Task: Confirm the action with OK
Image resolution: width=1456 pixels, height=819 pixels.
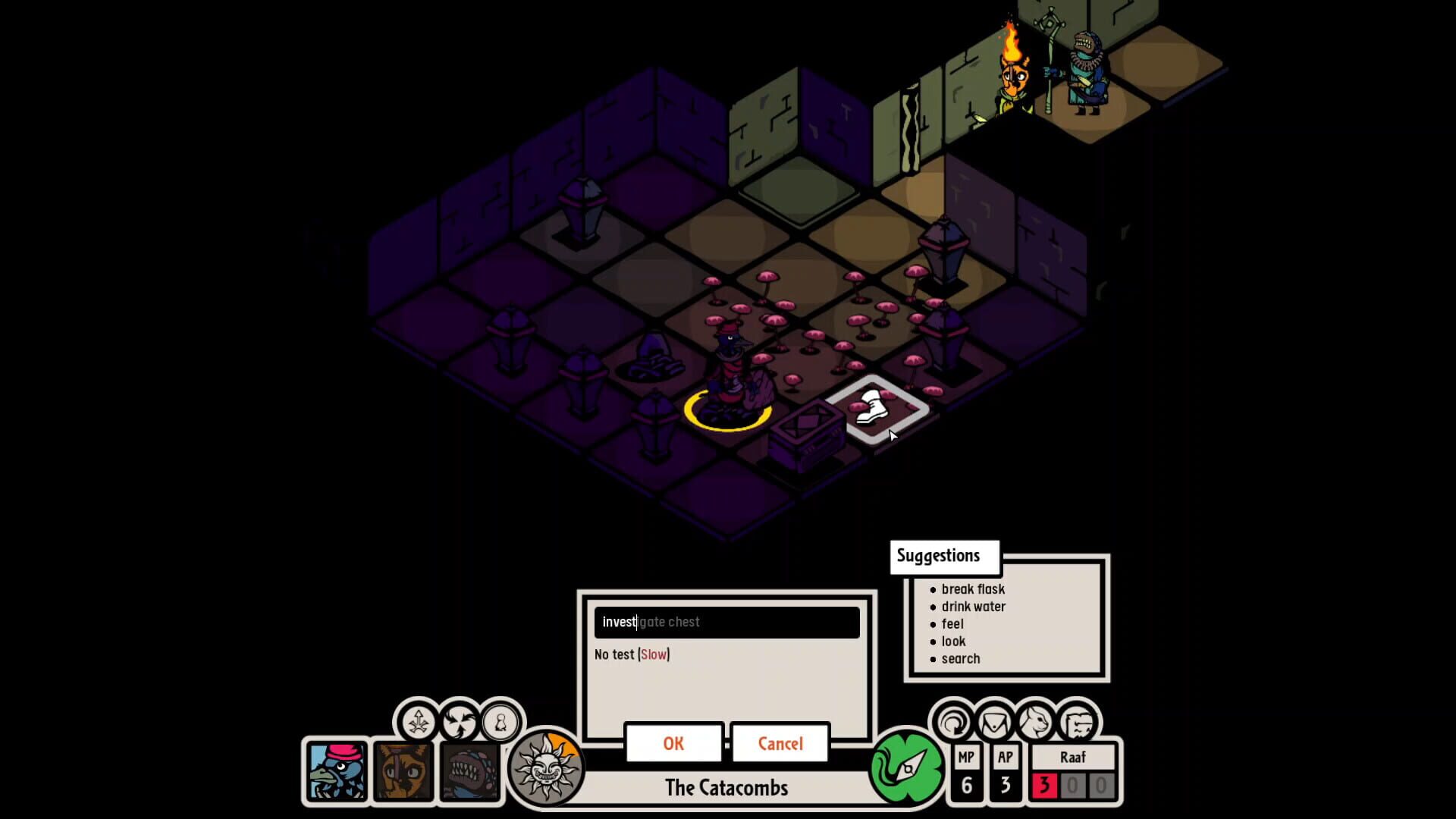Action: [672, 744]
